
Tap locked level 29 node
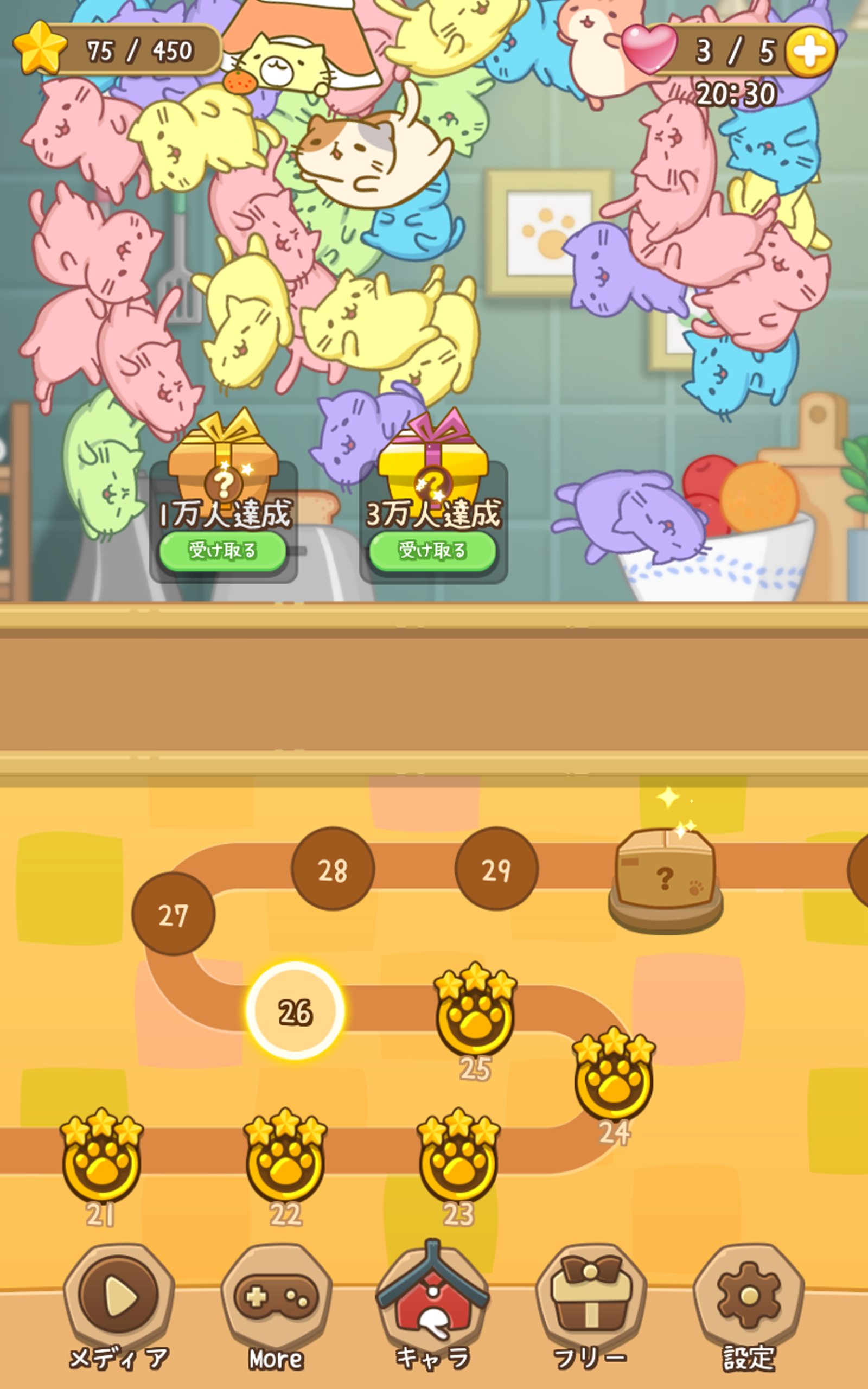click(500, 872)
